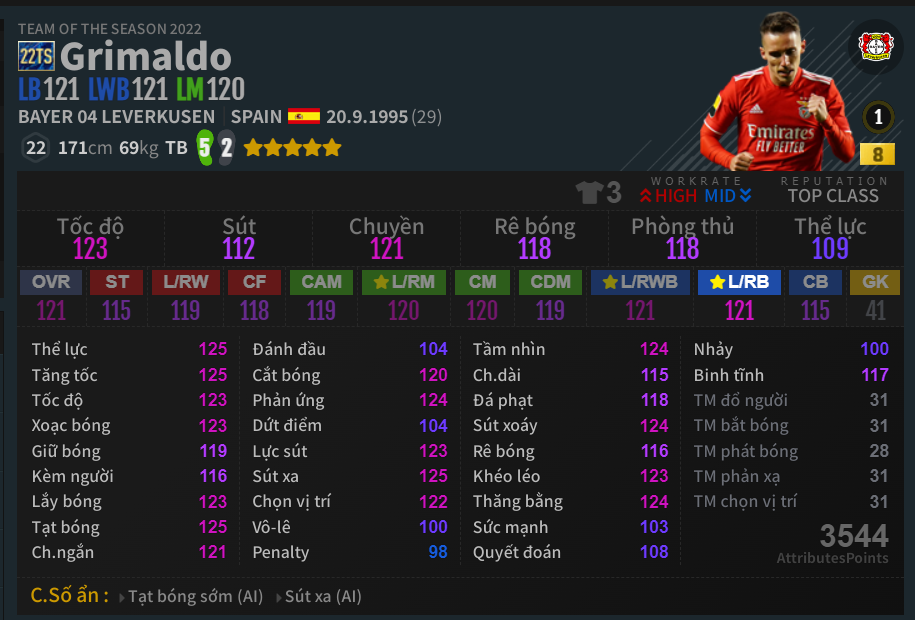Click the 22TS season badge
The image size is (915, 620).
pos(36,57)
